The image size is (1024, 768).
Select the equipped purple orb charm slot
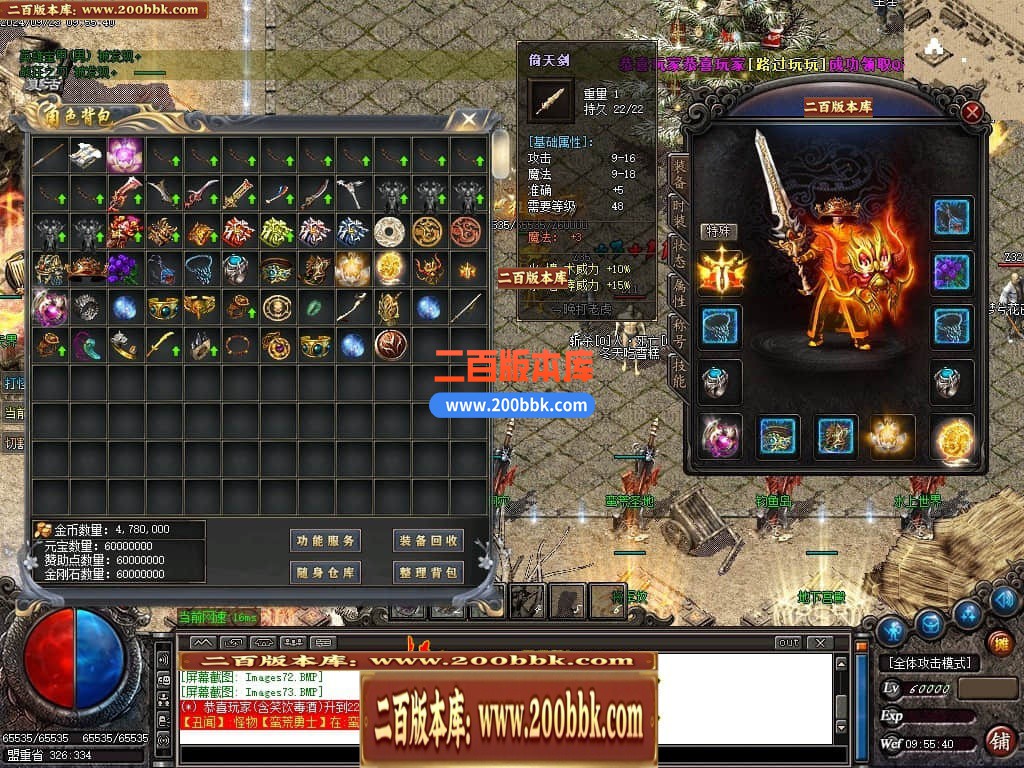point(720,437)
